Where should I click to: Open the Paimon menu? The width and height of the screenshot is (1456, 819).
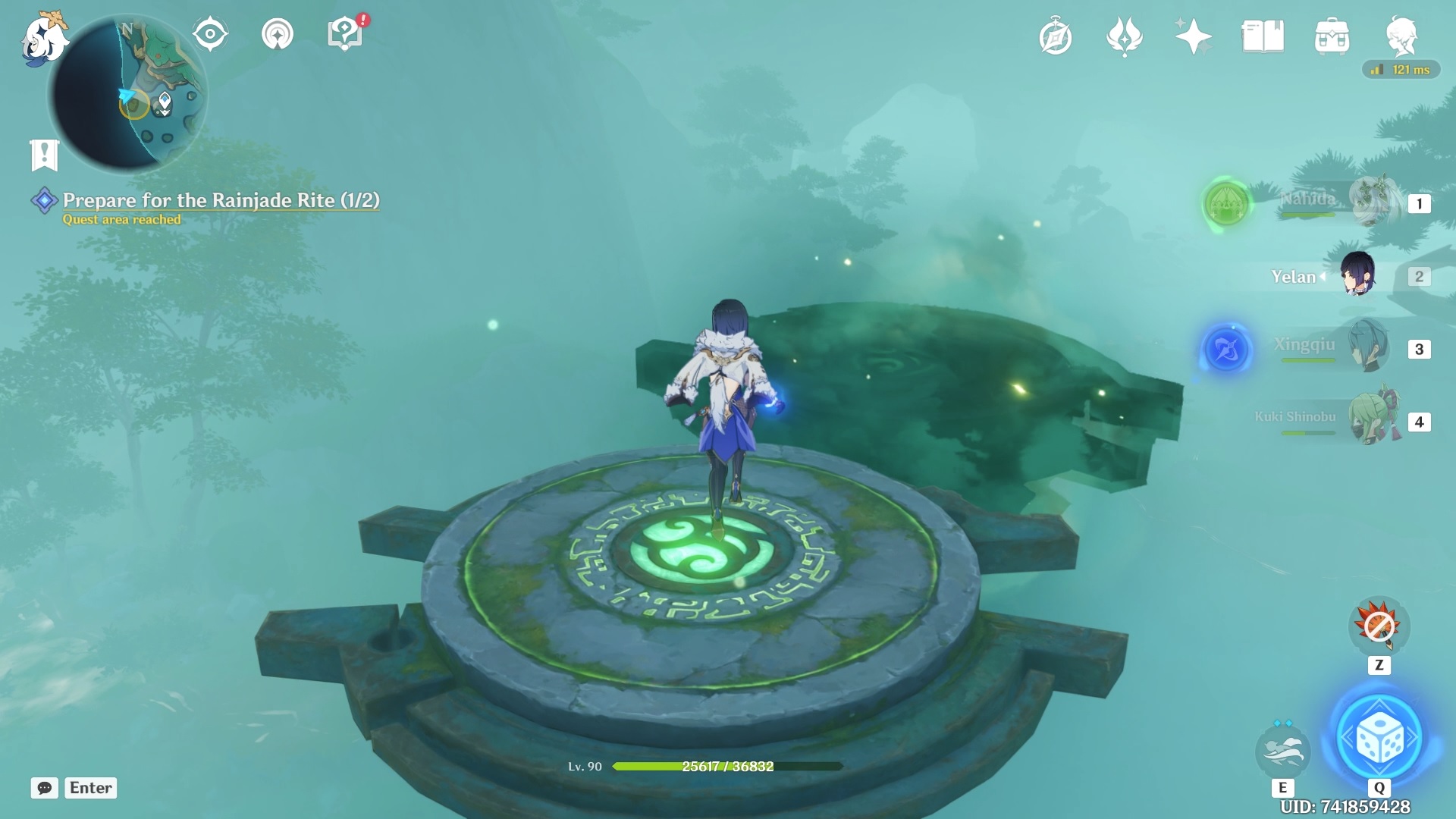click(42, 38)
